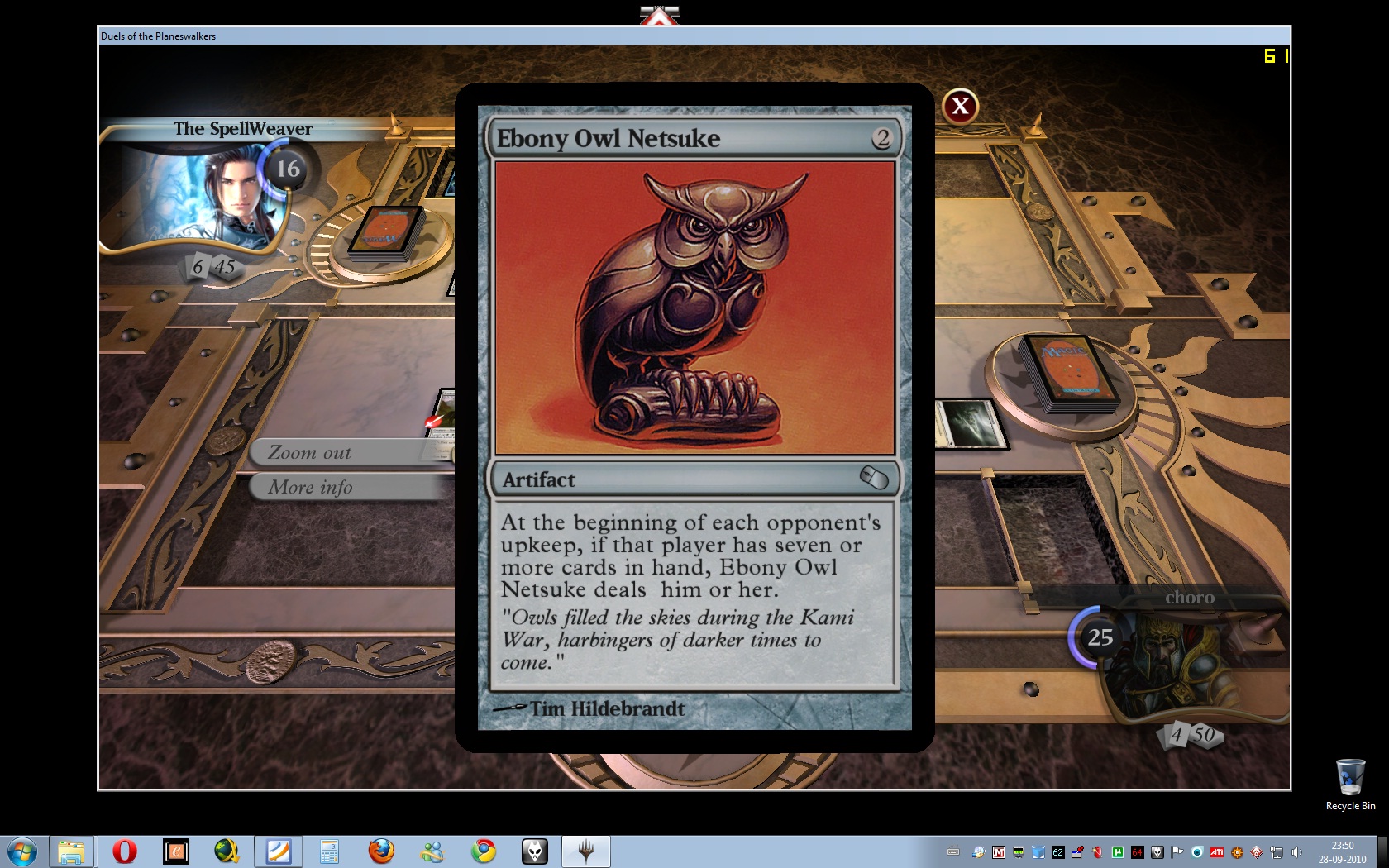1389x868 pixels.
Task: Click the opponent's library deck pile
Action: coord(387,233)
